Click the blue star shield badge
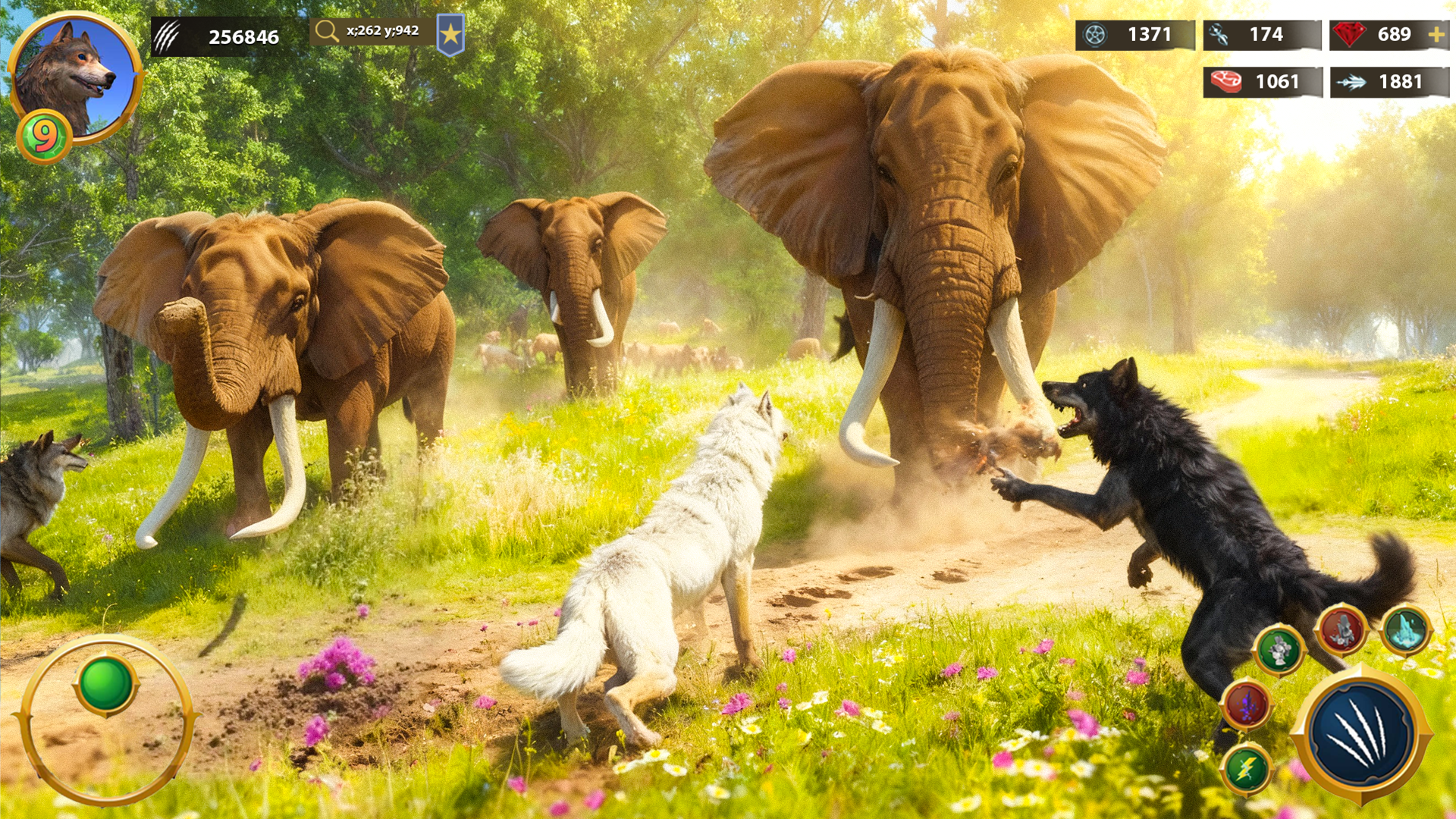The height and width of the screenshot is (819, 1456). pos(453,33)
